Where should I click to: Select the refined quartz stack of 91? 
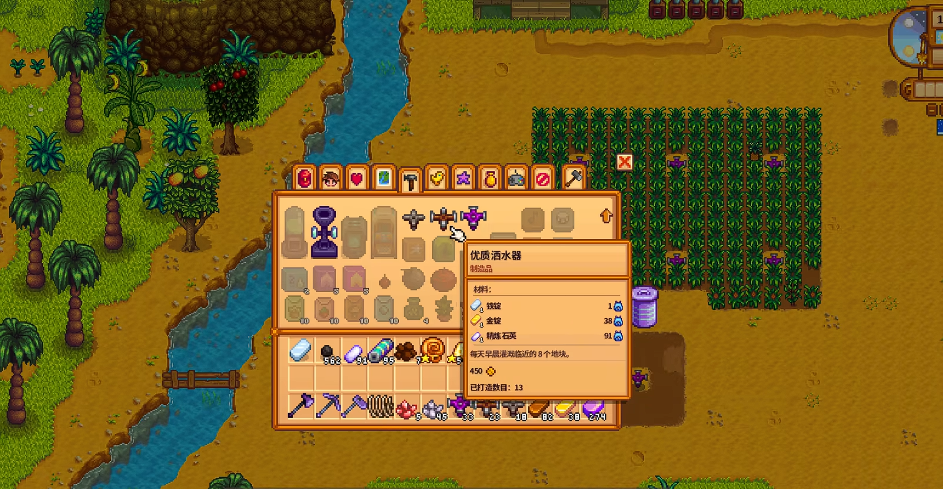(x=355, y=350)
